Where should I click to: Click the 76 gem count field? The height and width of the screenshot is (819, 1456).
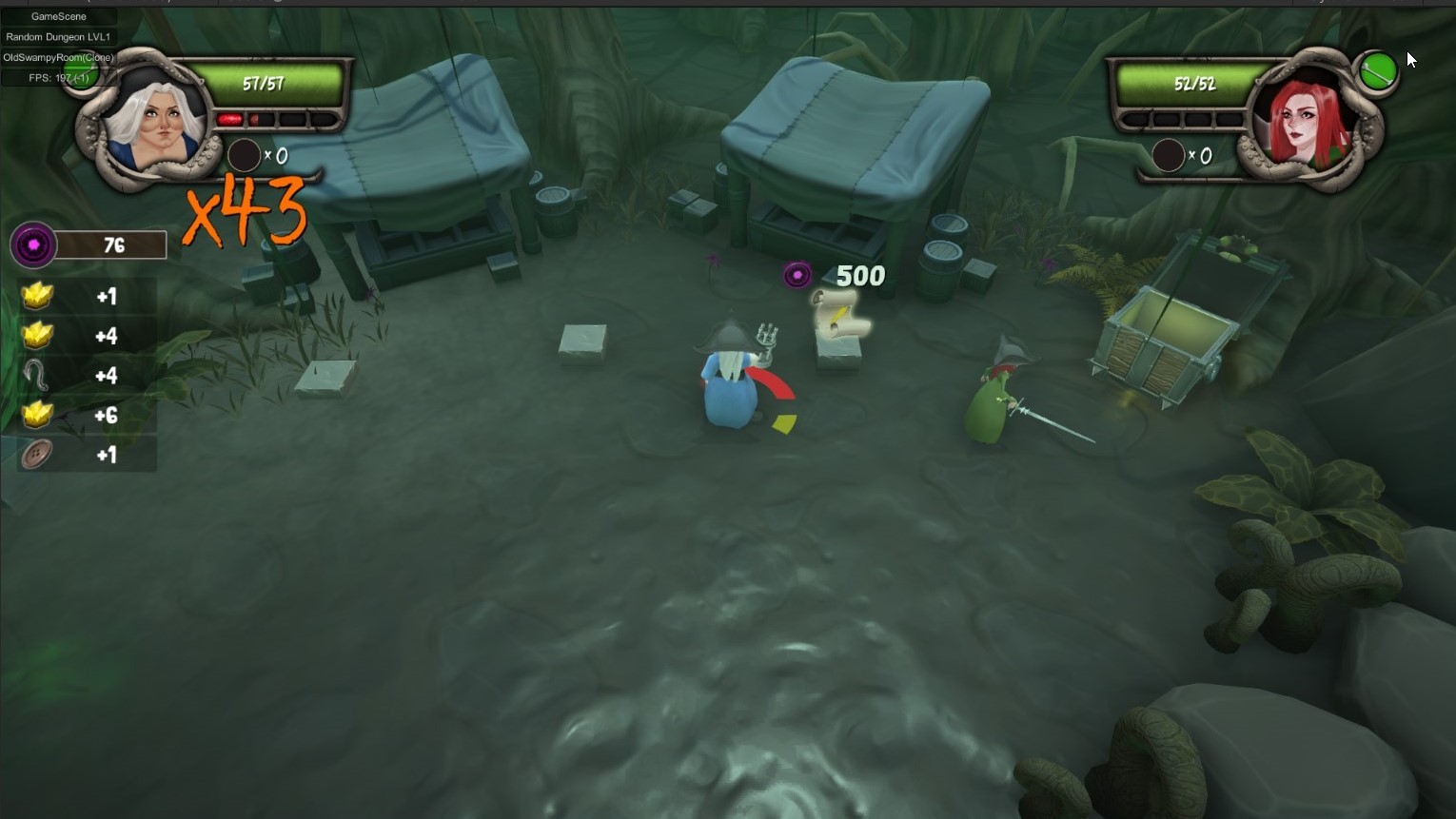click(112, 244)
